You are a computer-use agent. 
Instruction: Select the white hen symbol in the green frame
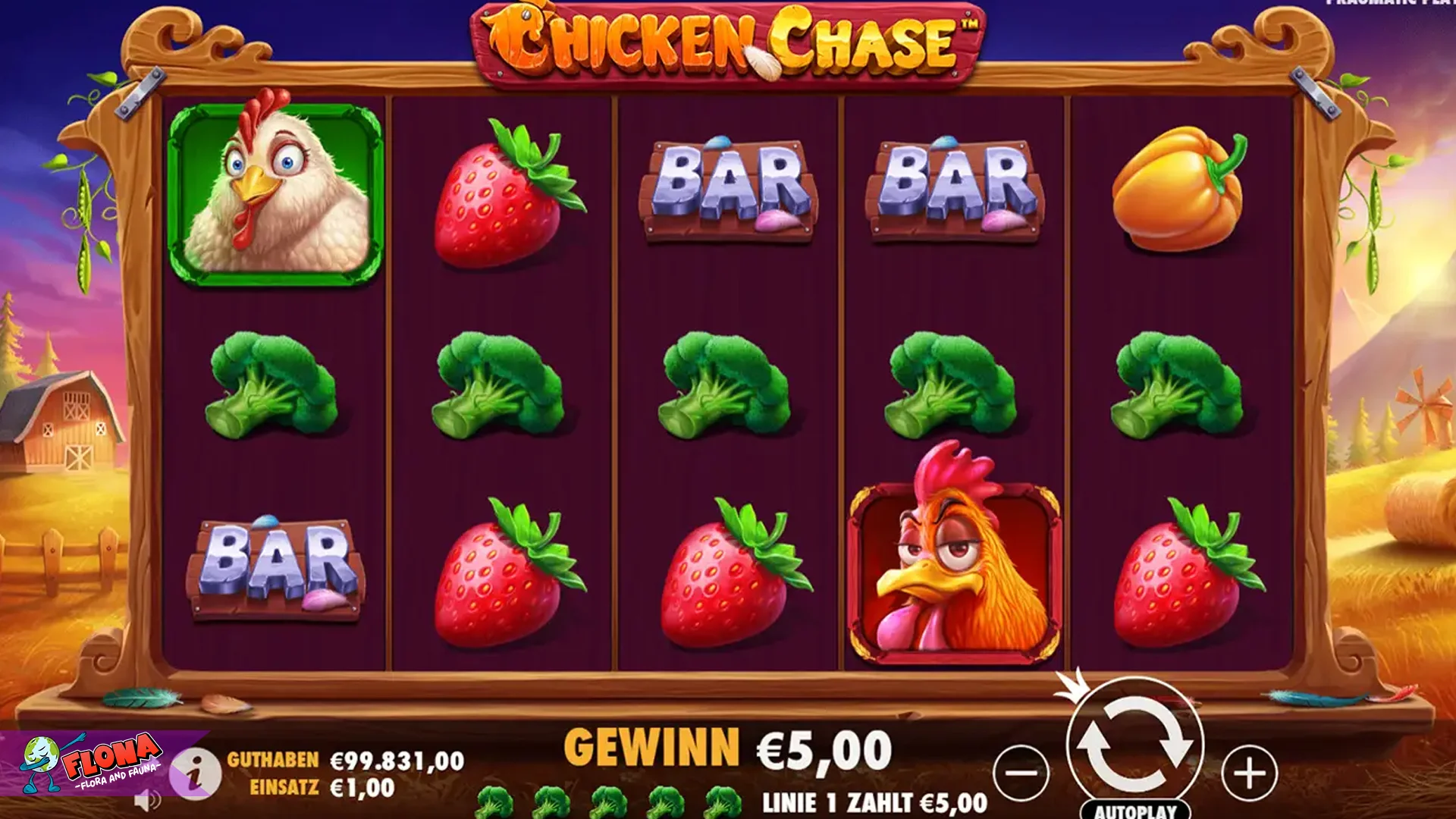tap(273, 190)
